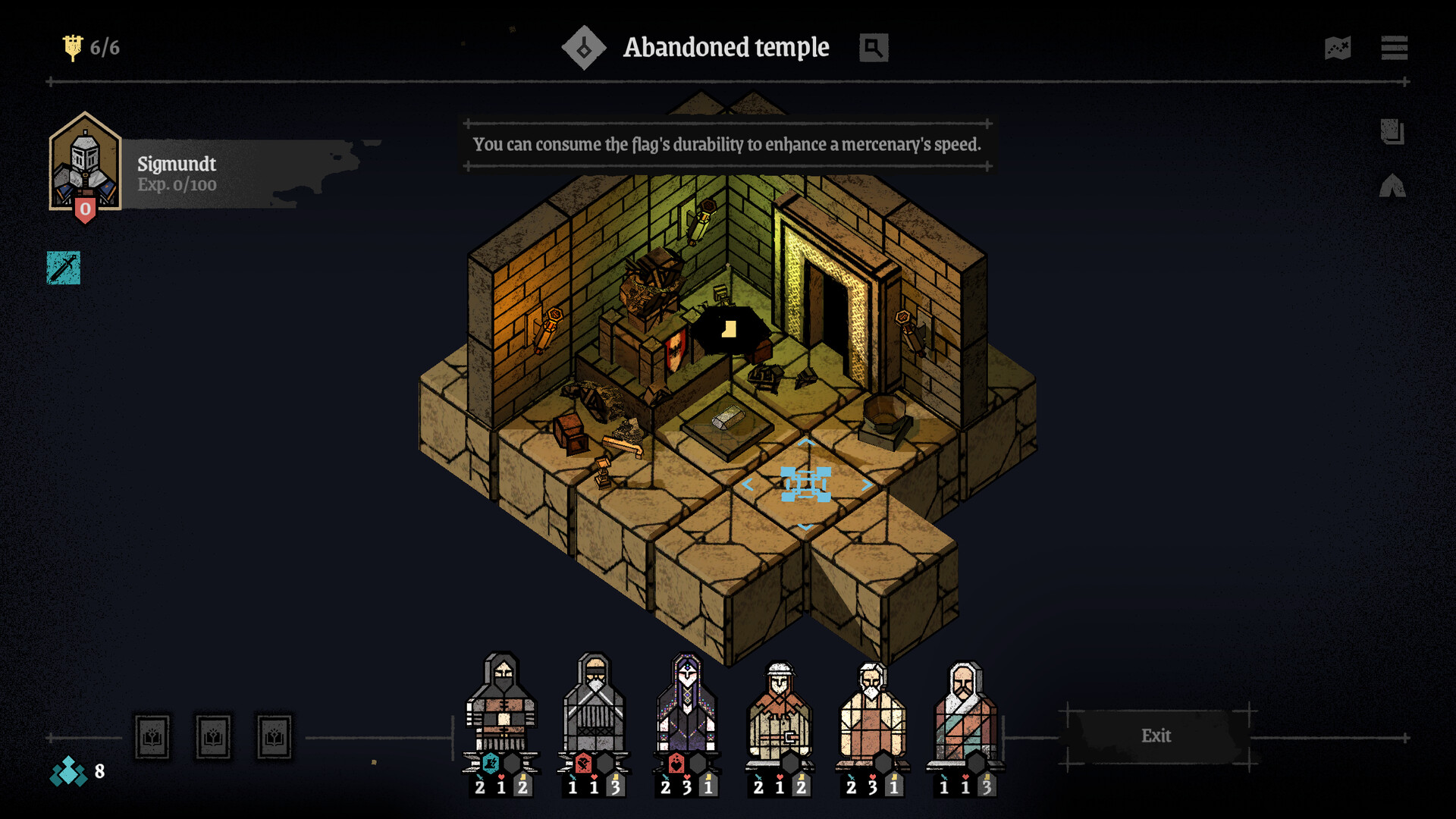Click the first empty skill card slot
Viewport: 1456px width, 819px height.
point(152,736)
